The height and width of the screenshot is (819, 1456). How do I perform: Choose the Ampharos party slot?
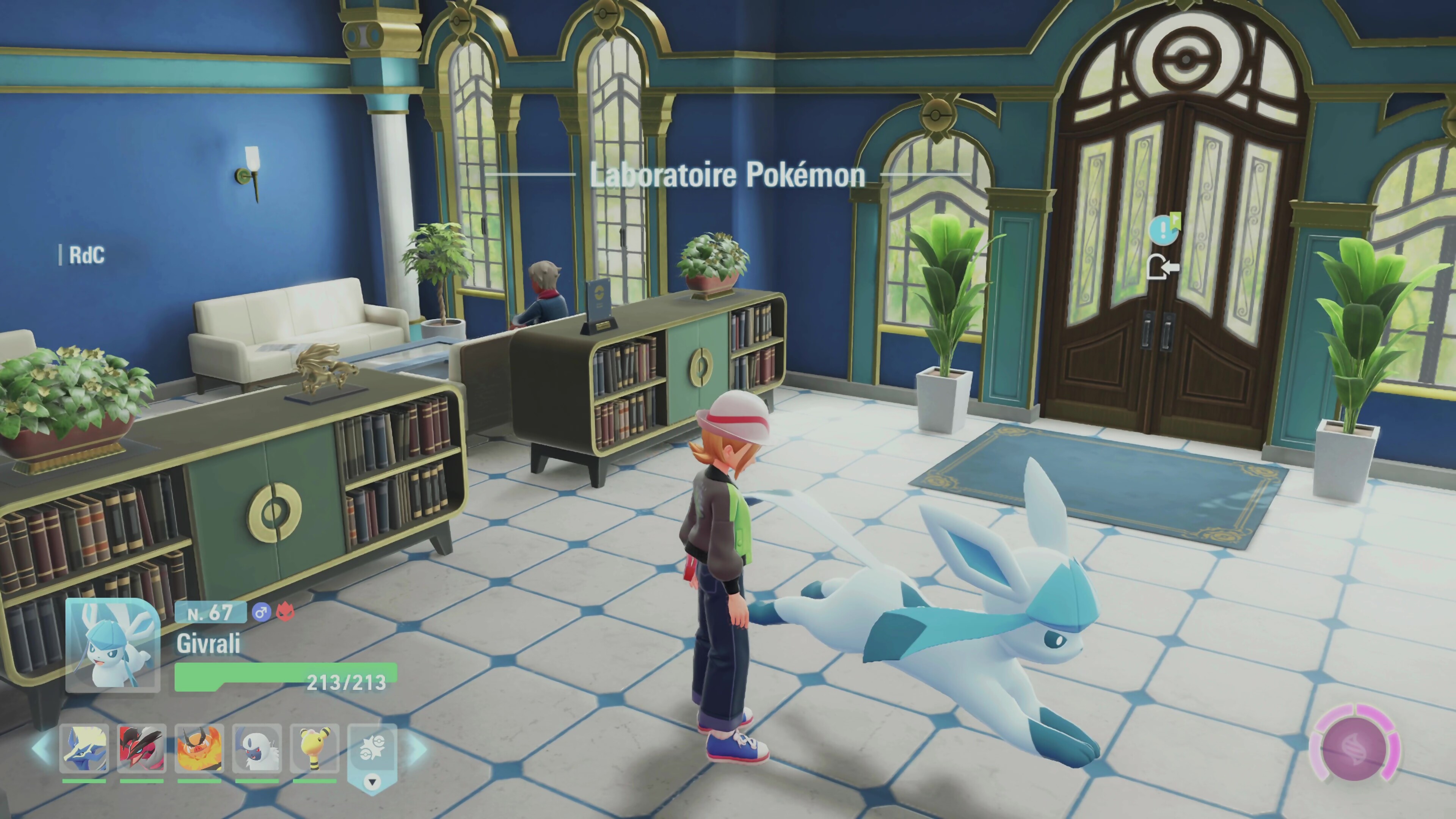pyautogui.click(x=315, y=748)
